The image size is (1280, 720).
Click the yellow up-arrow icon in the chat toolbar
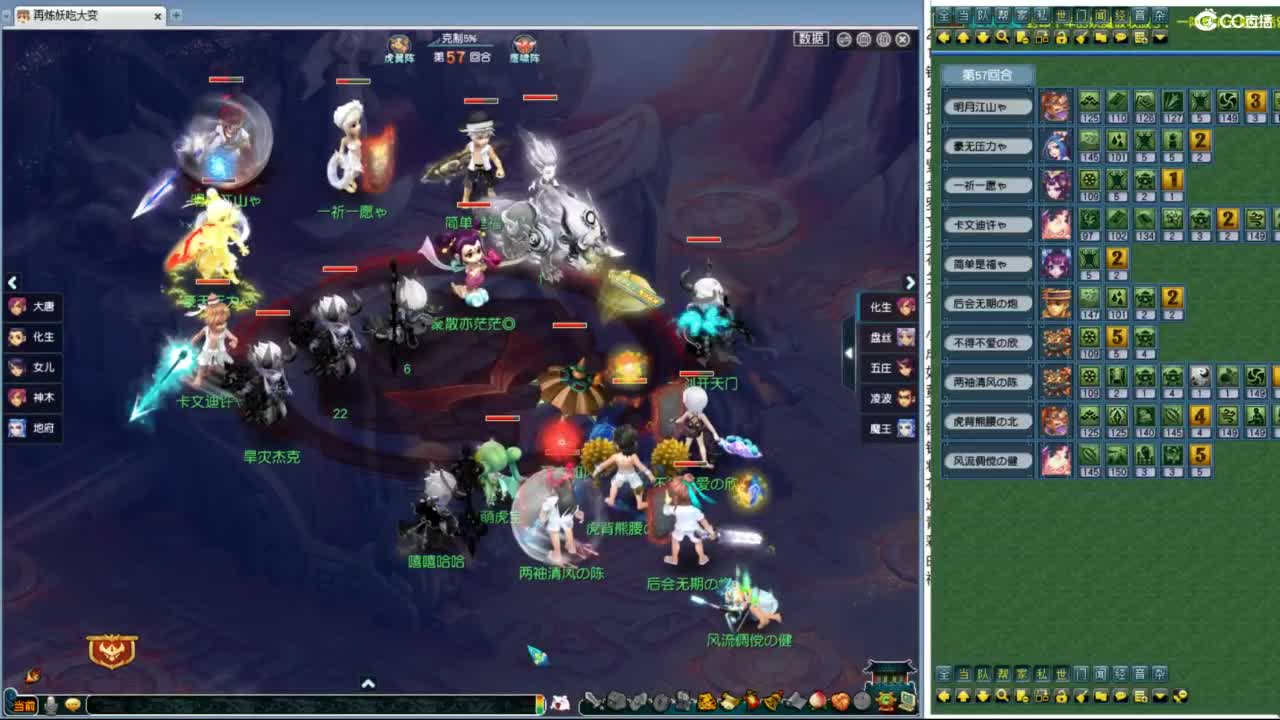pyautogui.click(x=962, y=40)
